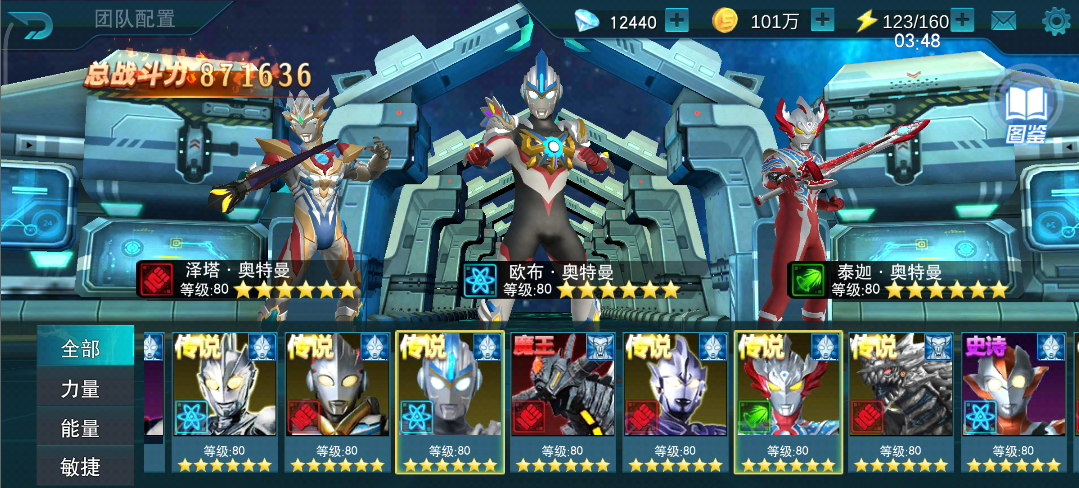Select the 史诗 rarity hero card
The width and height of the screenshot is (1079, 488).
click(1015, 402)
